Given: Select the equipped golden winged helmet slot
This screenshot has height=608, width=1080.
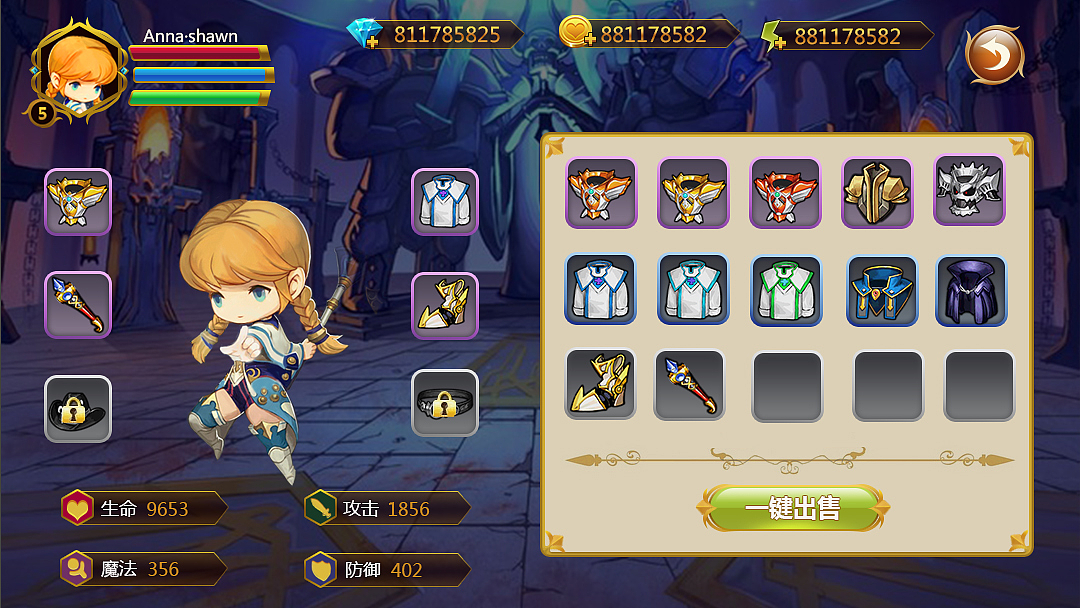Looking at the screenshot, I should (x=78, y=201).
